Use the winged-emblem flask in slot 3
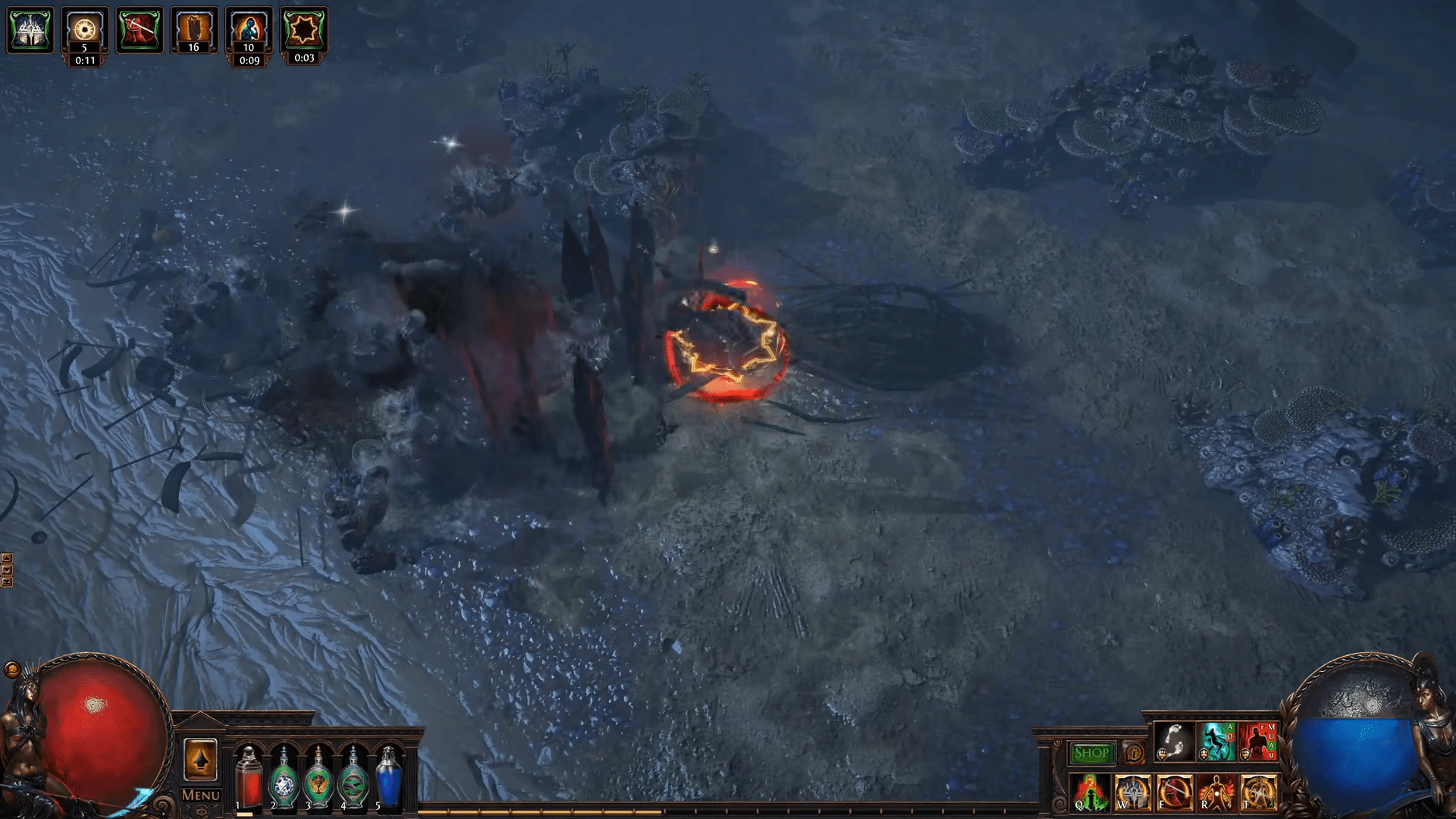Screen dimensions: 1456x819 [x=318, y=778]
